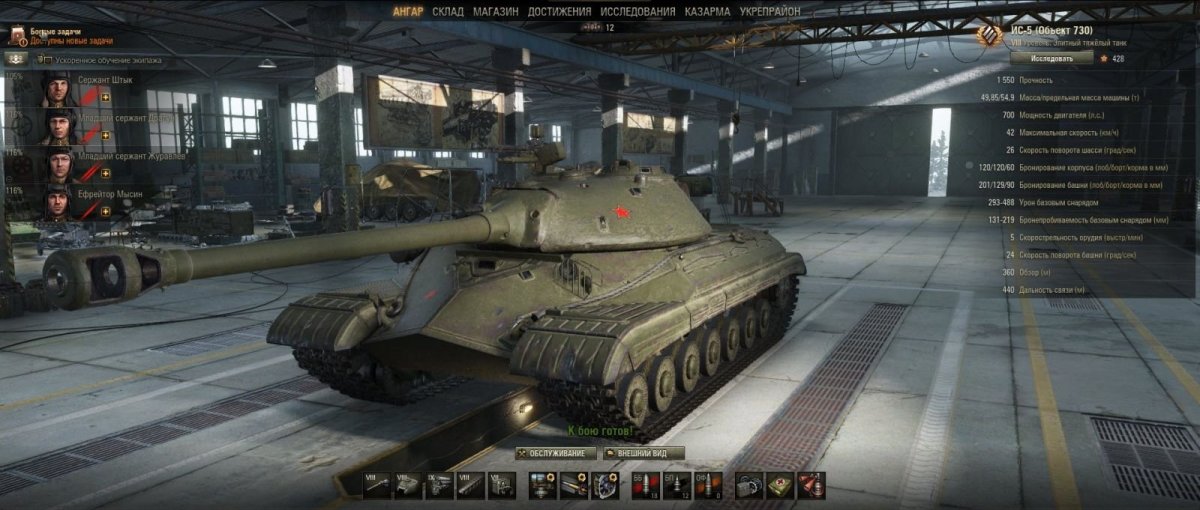Select the fire extinguisher consumable slot

pos(811,486)
